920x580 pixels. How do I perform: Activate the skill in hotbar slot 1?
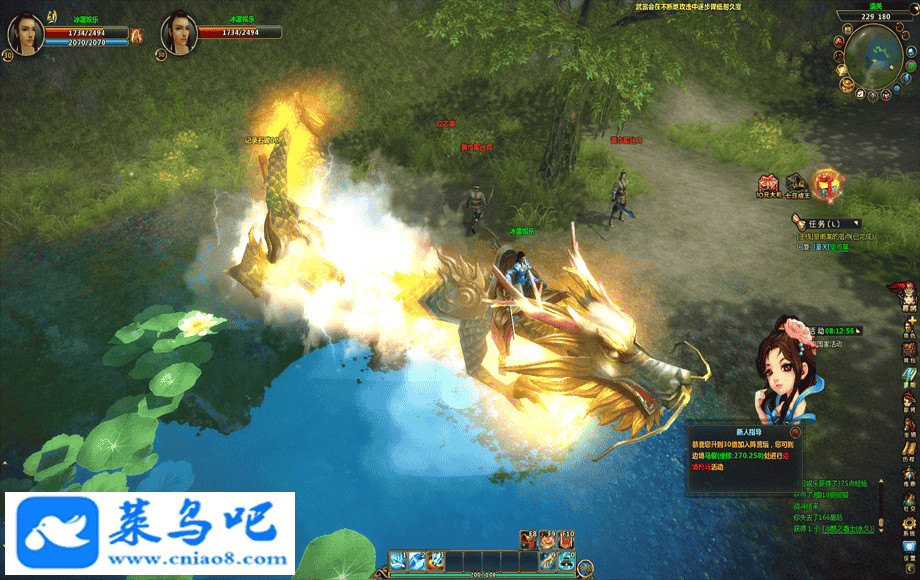(x=398, y=560)
